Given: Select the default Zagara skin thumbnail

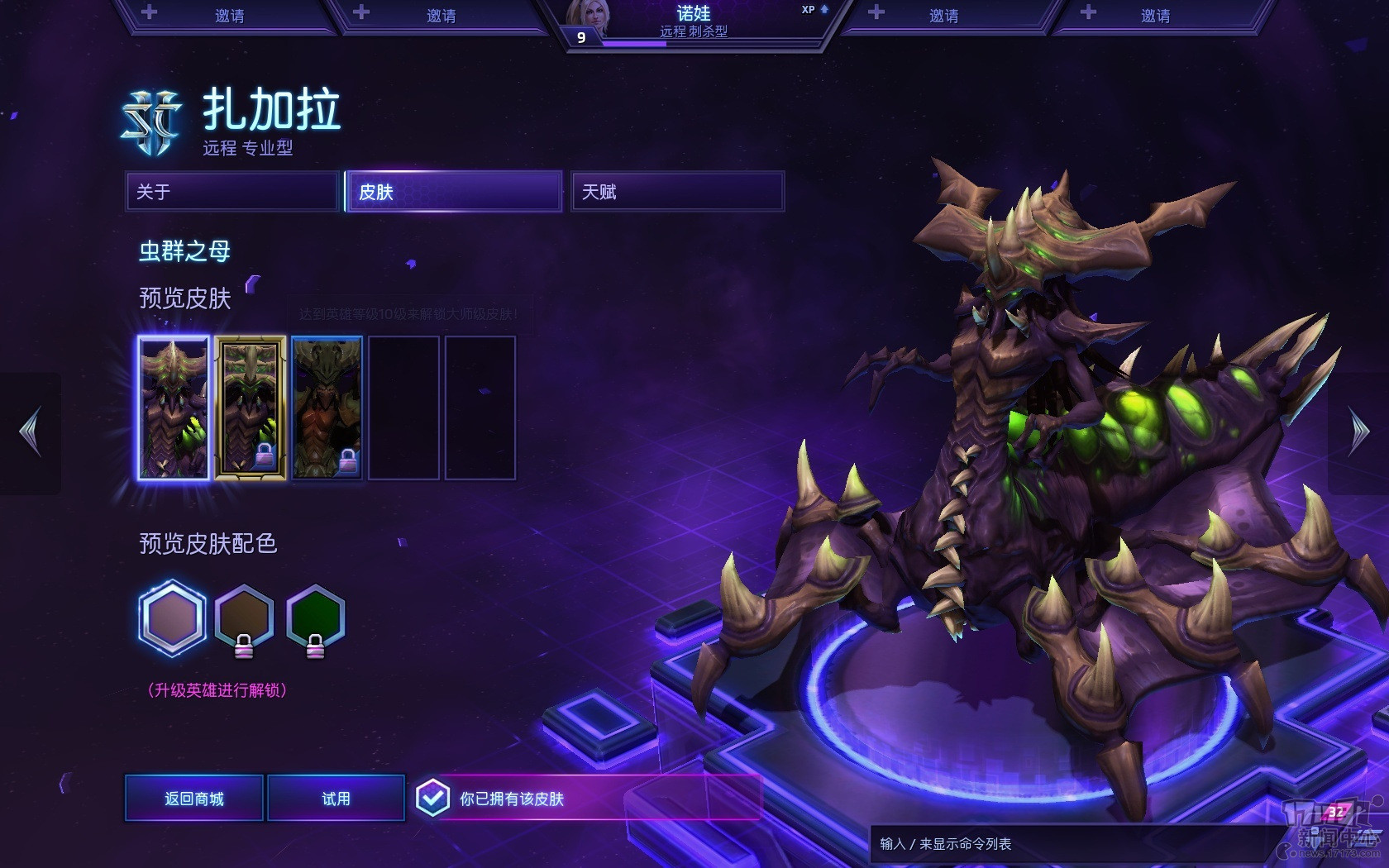Looking at the screenshot, I should point(174,408).
